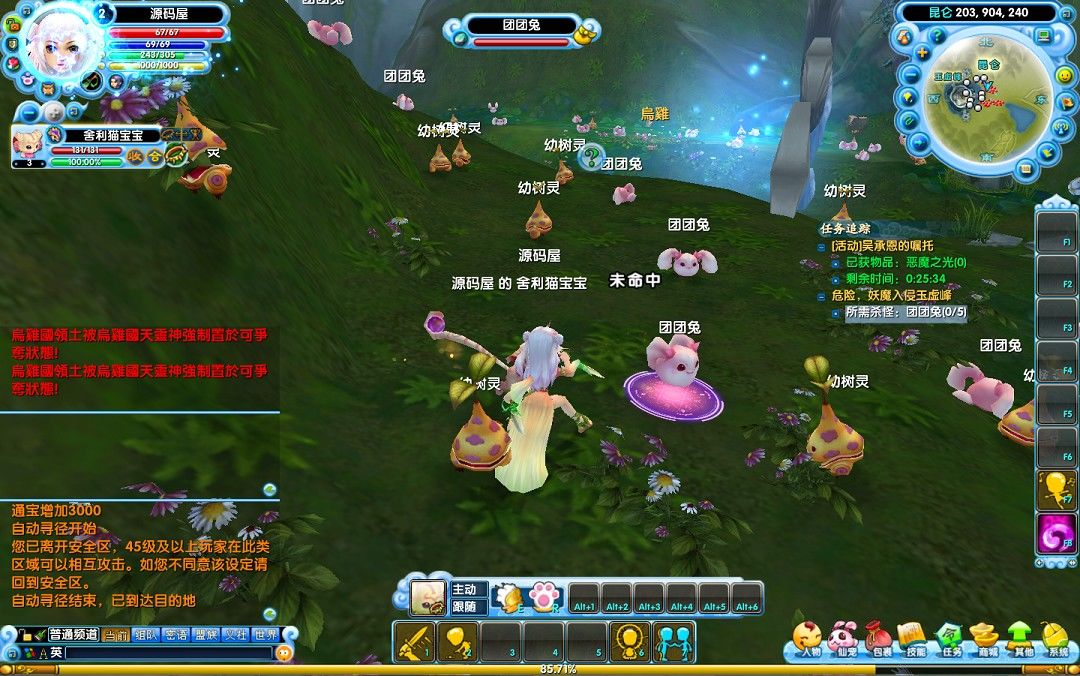Switch chat to the 世界 world tab
This screenshot has width=1080, height=676.
tap(265, 634)
